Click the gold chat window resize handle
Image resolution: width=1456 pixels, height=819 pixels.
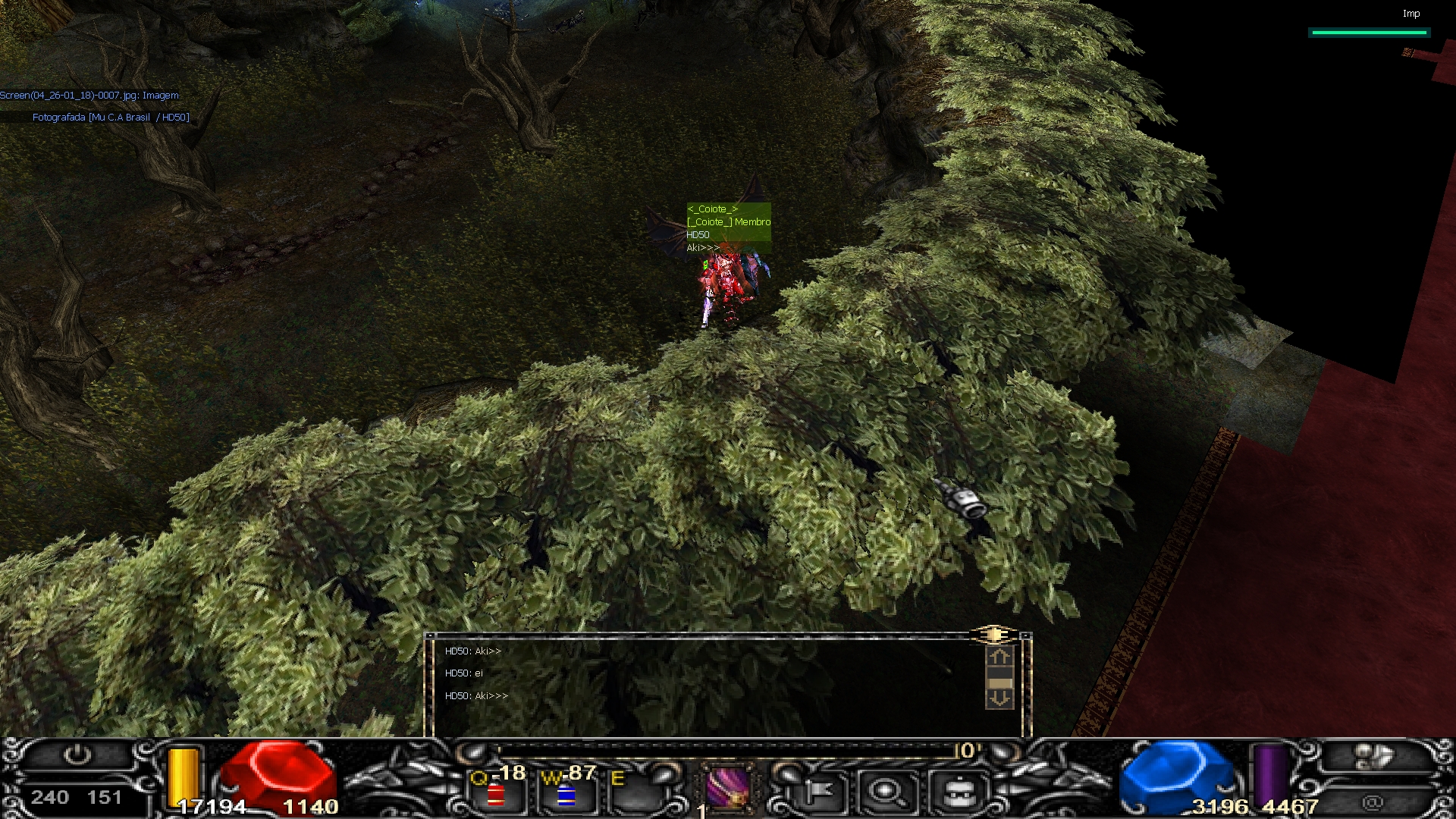click(x=993, y=634)
